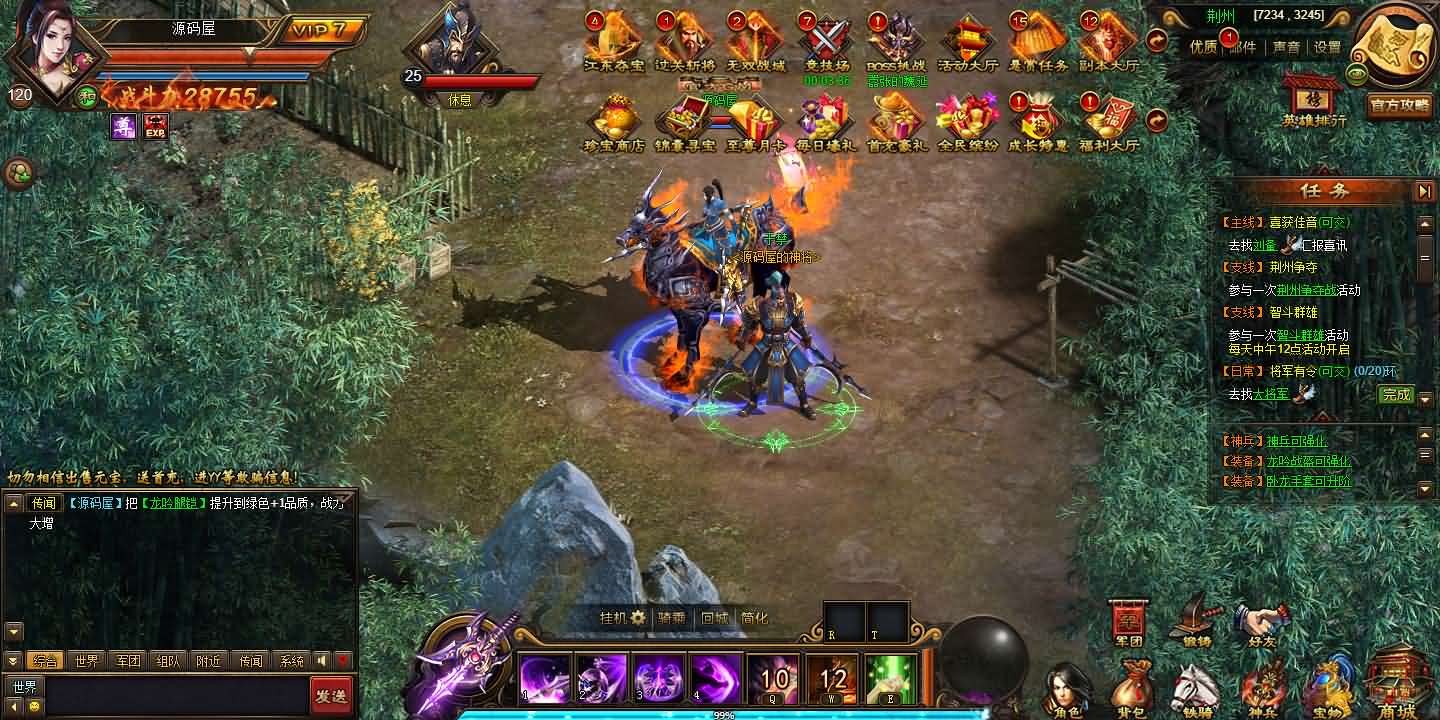Click the green 完成 quest button
Image resolution: width=1440 pixels, height=720 pixels.
1395,395
